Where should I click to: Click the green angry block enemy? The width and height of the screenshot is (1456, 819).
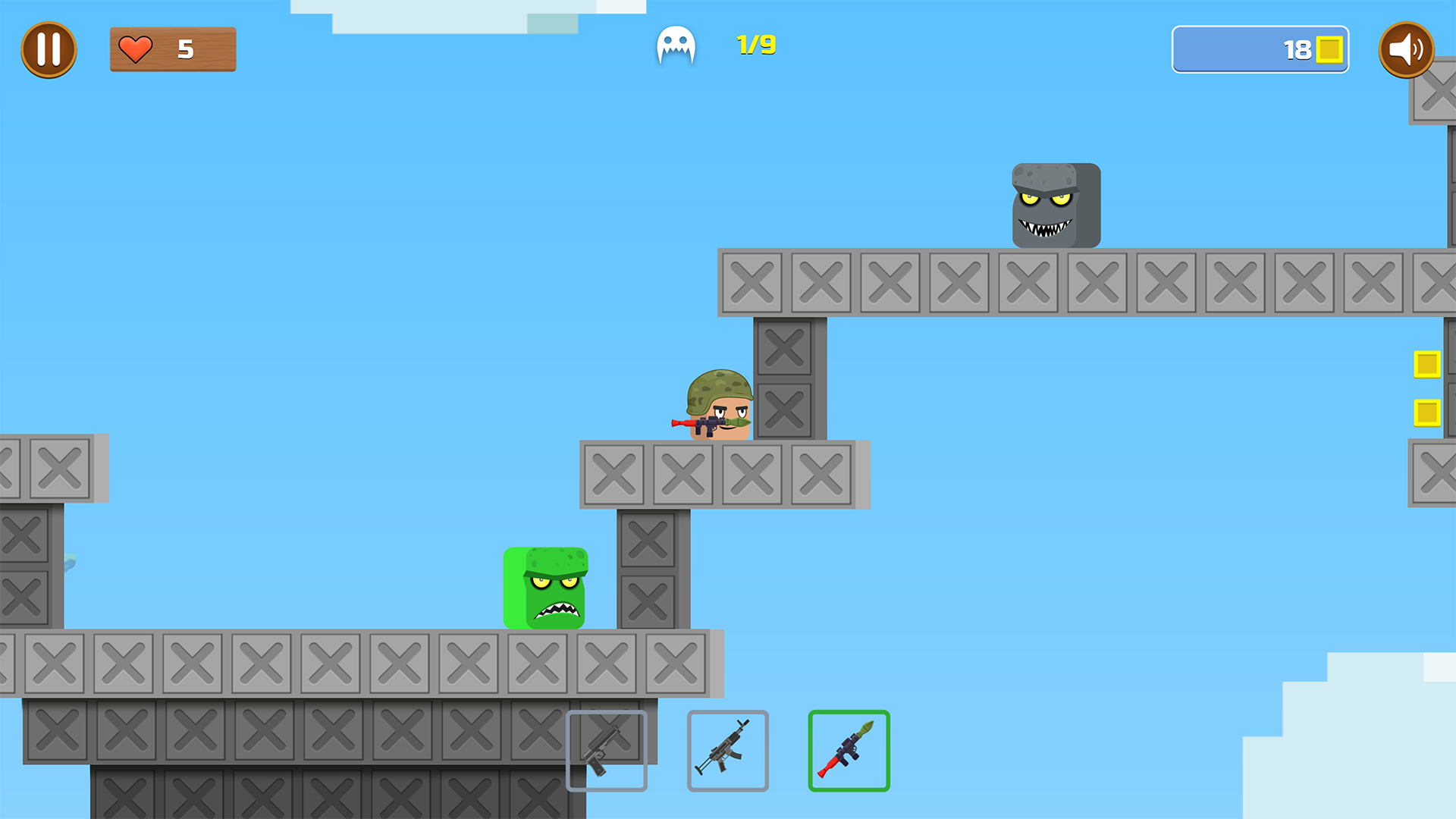[x=546, y=588]
